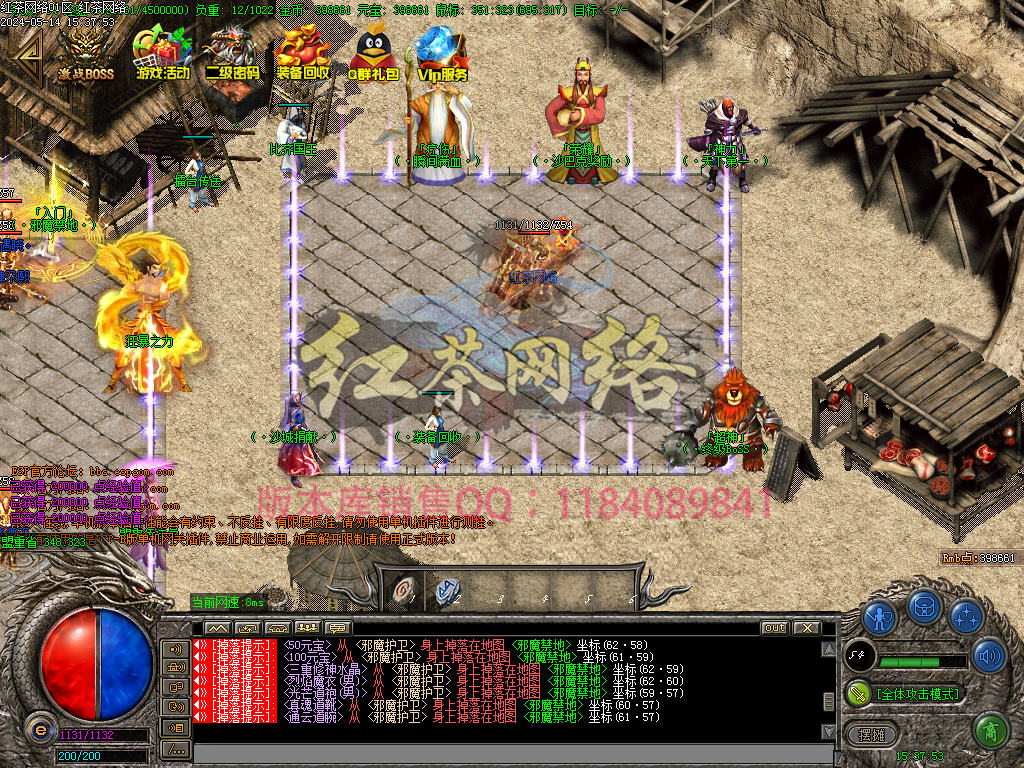Open the character panel with the warrior-and-shield button
Image resolution: width=1024 pixels, height=768 pixels.
tap(879, 617)
